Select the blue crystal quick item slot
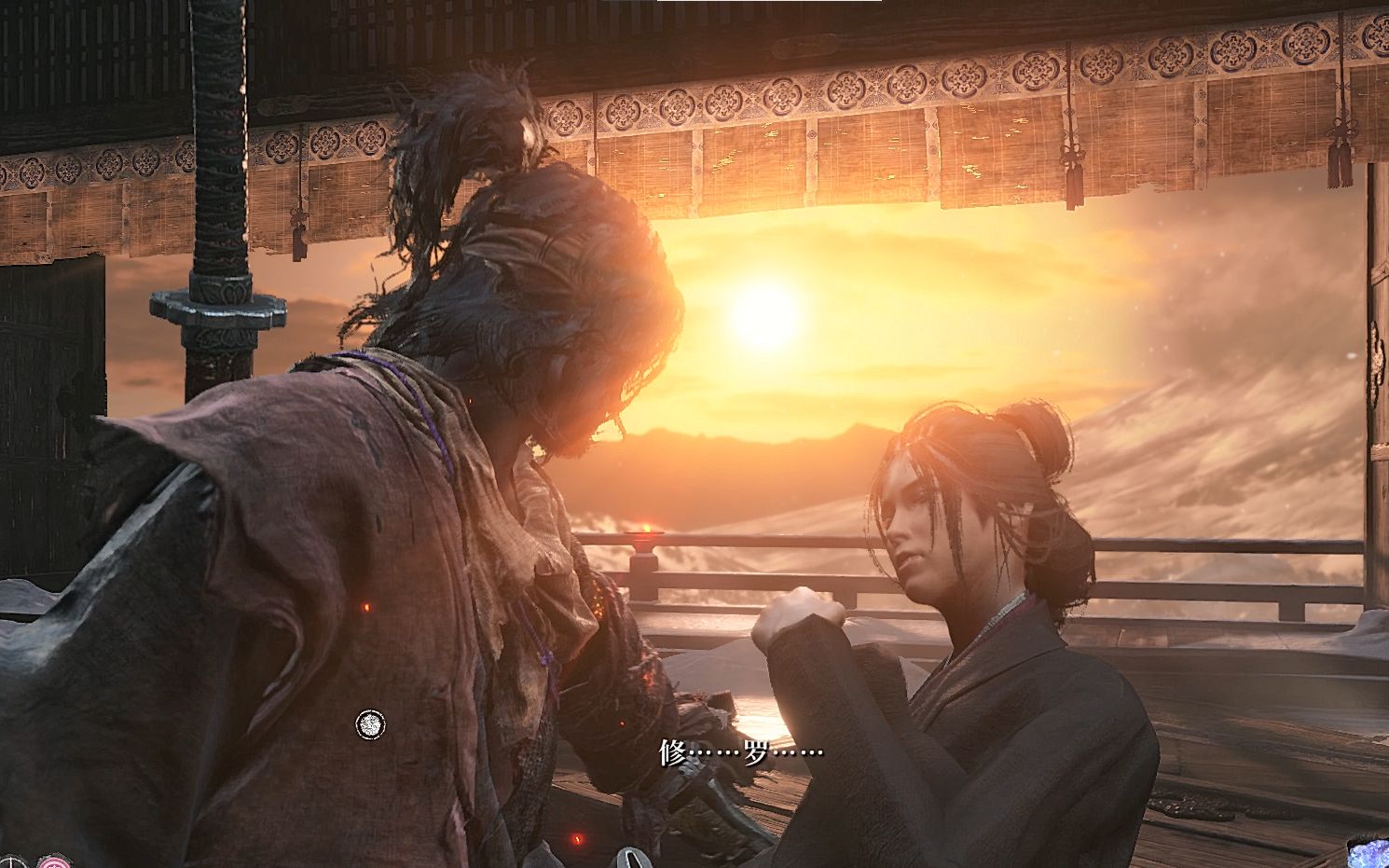 coord(1371,853)
